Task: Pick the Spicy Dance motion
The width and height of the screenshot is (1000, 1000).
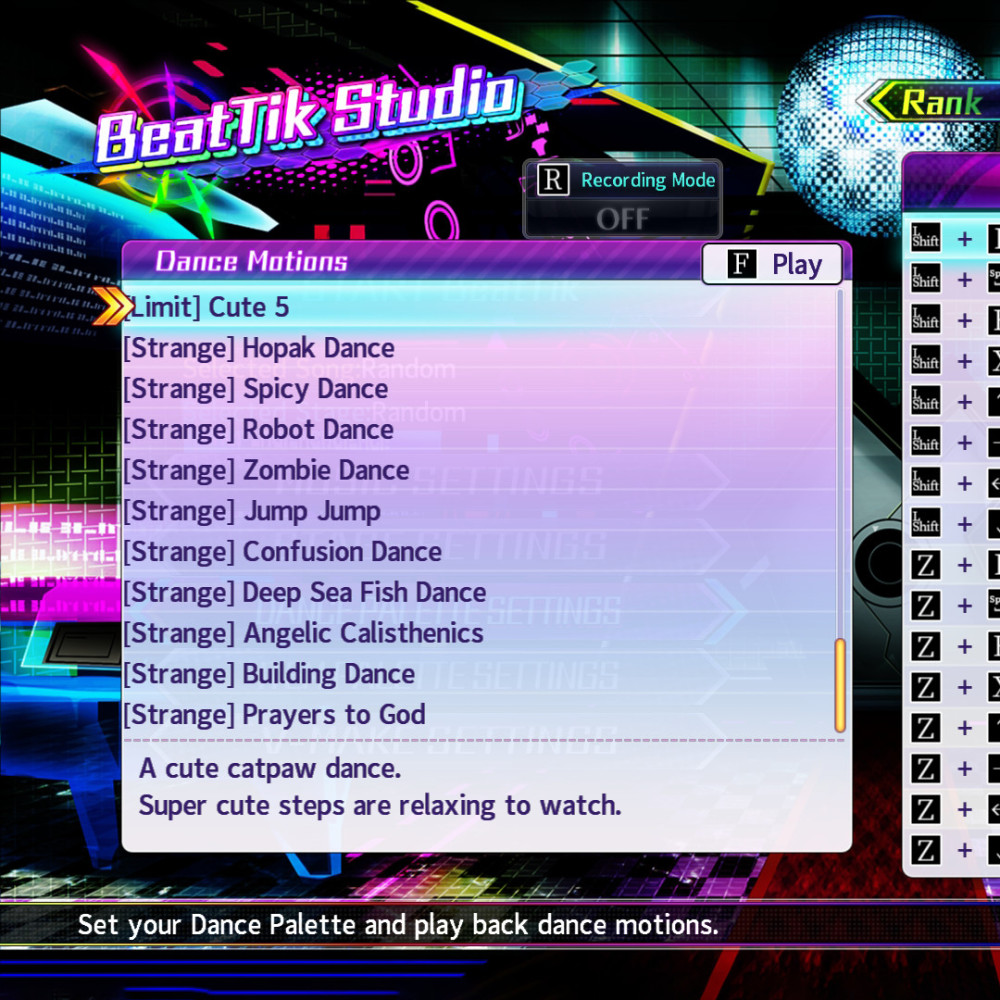Action: click(x=255, y=389)
